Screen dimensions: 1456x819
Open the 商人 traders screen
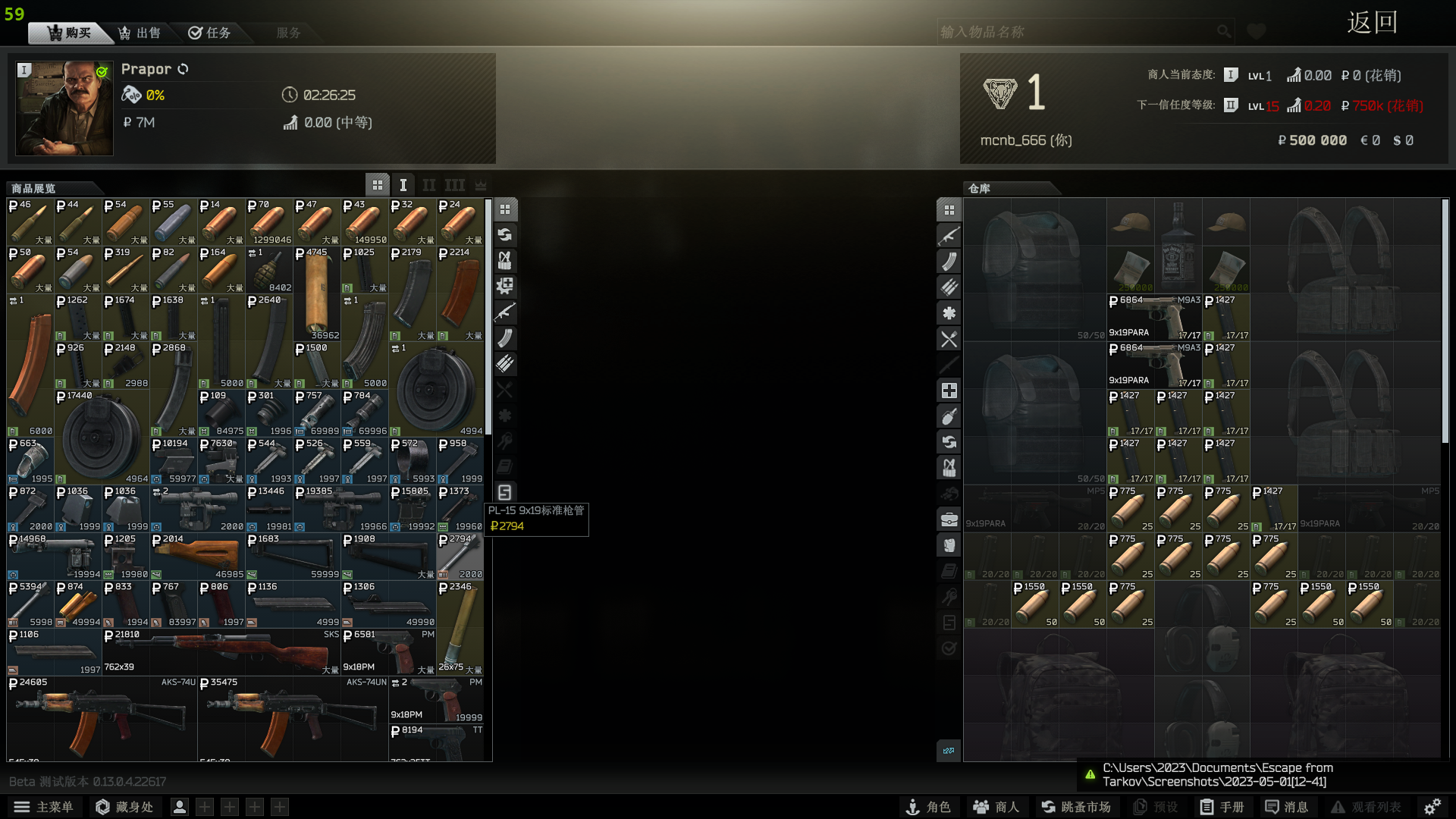[x=996, y=807]
